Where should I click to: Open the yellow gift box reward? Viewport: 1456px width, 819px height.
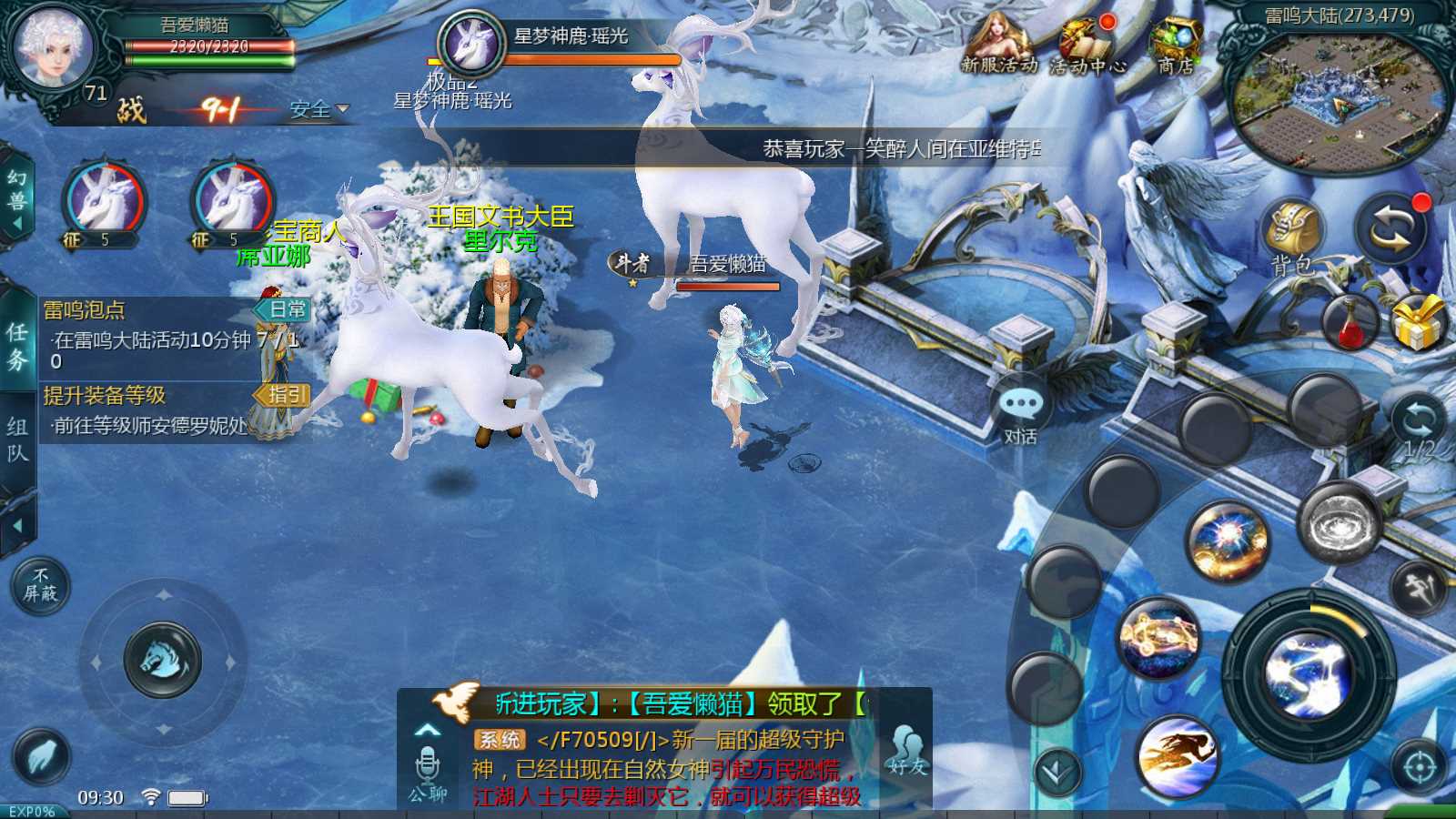(x=1418, y=322)
